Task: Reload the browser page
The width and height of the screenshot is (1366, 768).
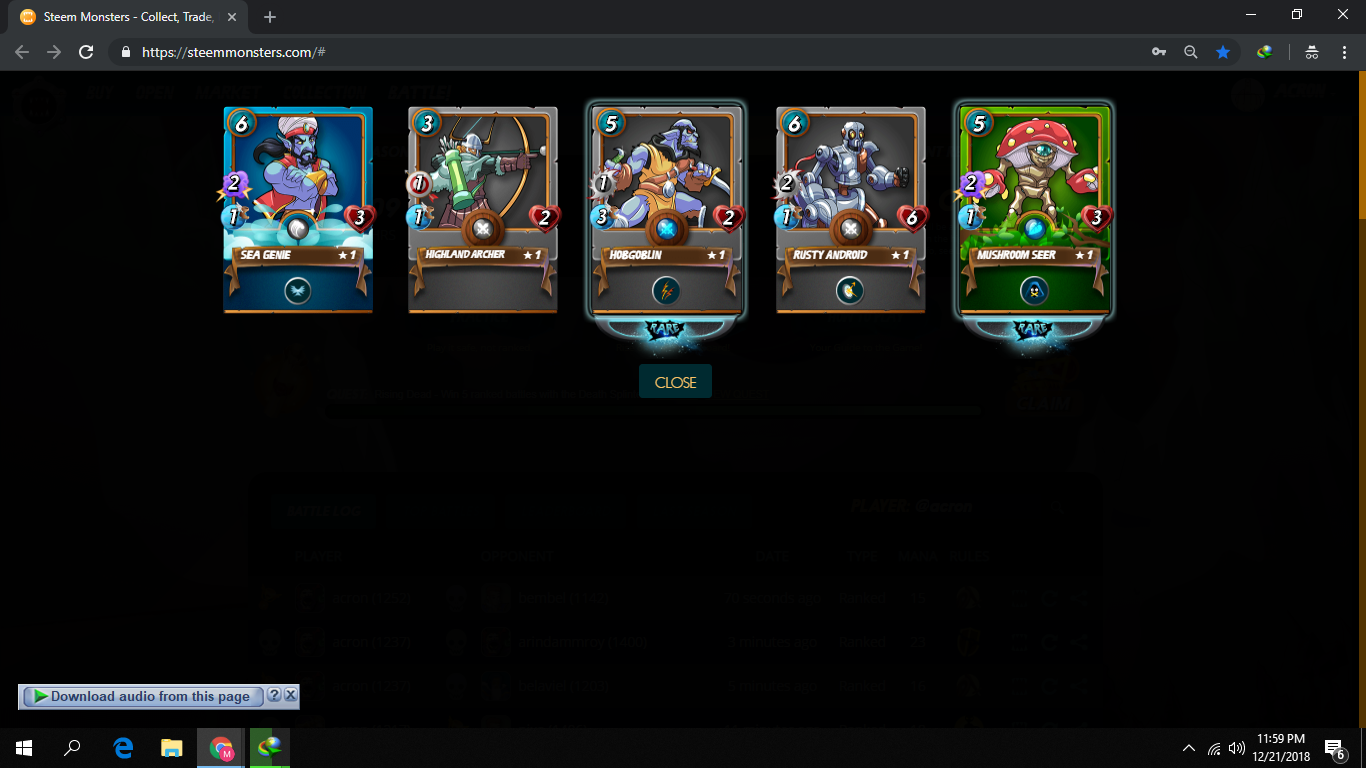Action: coord(87,52)
